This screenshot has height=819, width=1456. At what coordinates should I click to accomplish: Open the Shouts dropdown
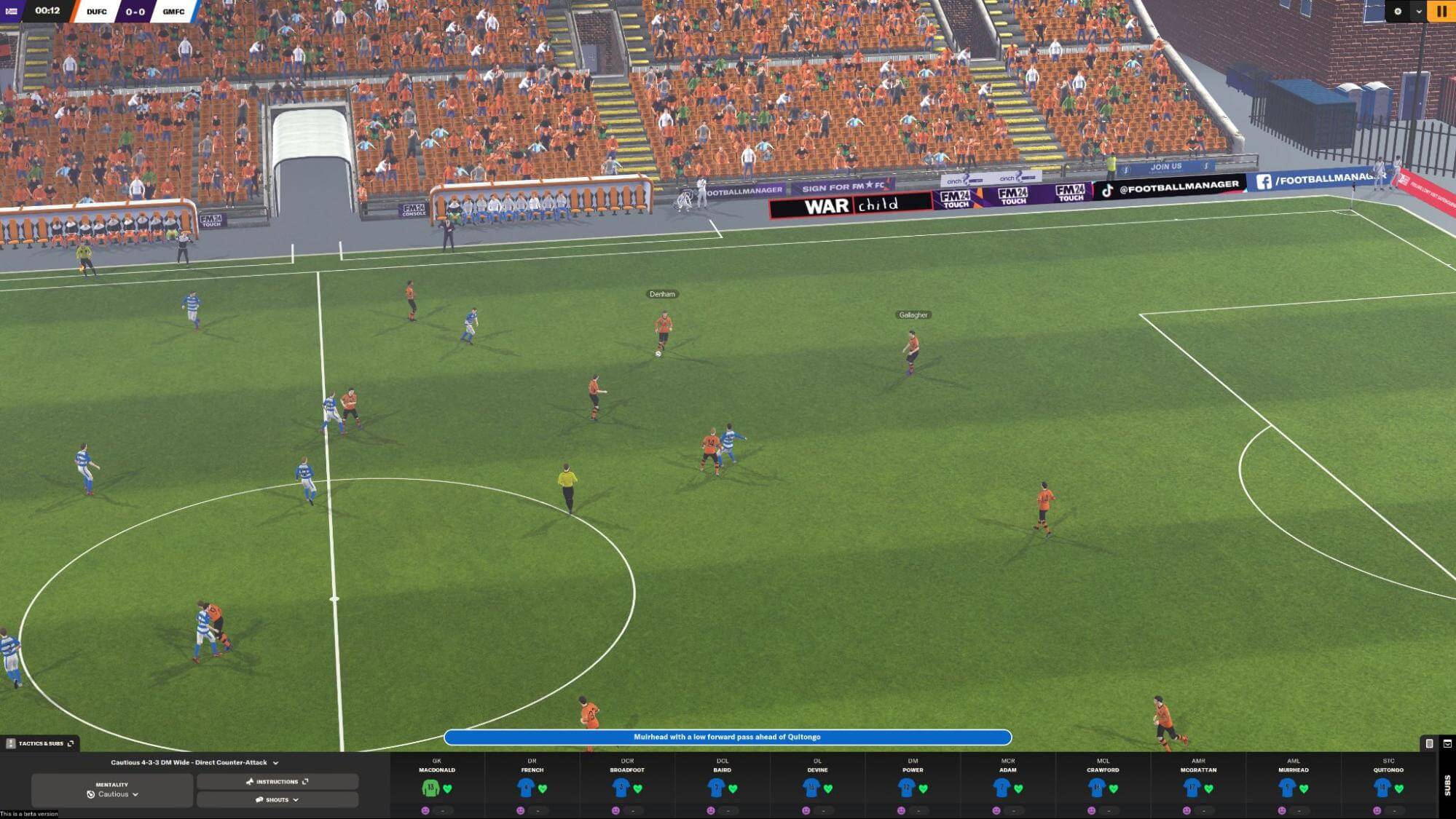[277, 799]
